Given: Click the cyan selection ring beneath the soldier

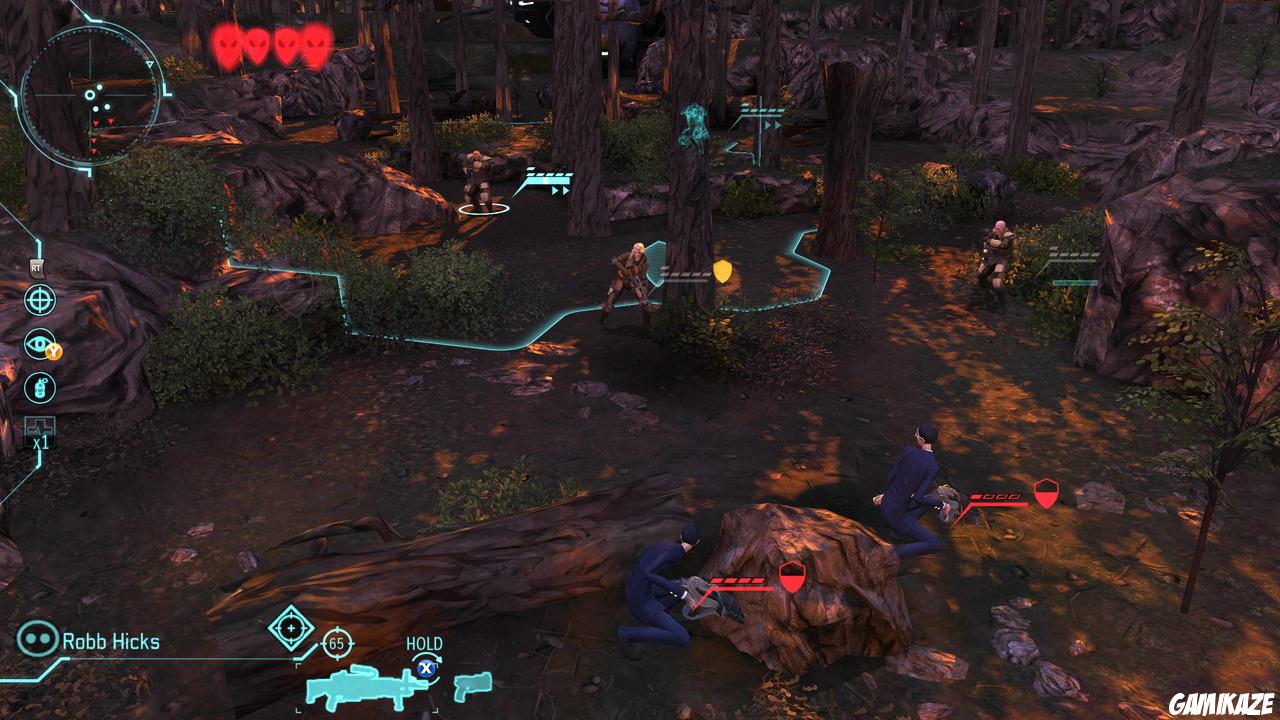Looking at the screenshot, I should [x=484, y=209].
